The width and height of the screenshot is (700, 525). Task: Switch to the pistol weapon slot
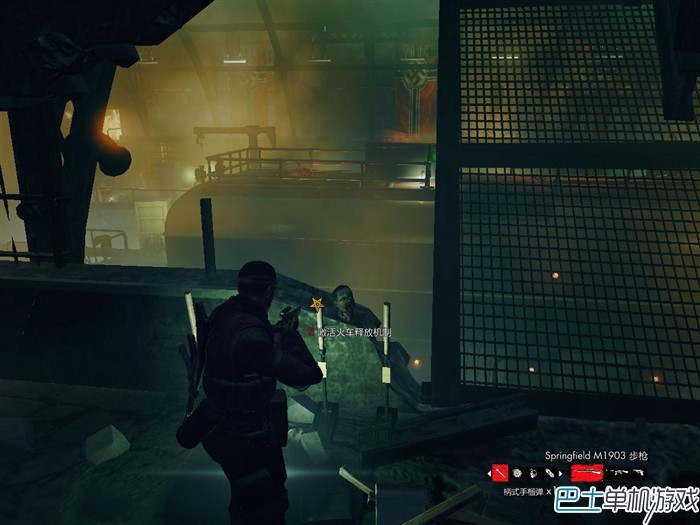click(637, 472)
